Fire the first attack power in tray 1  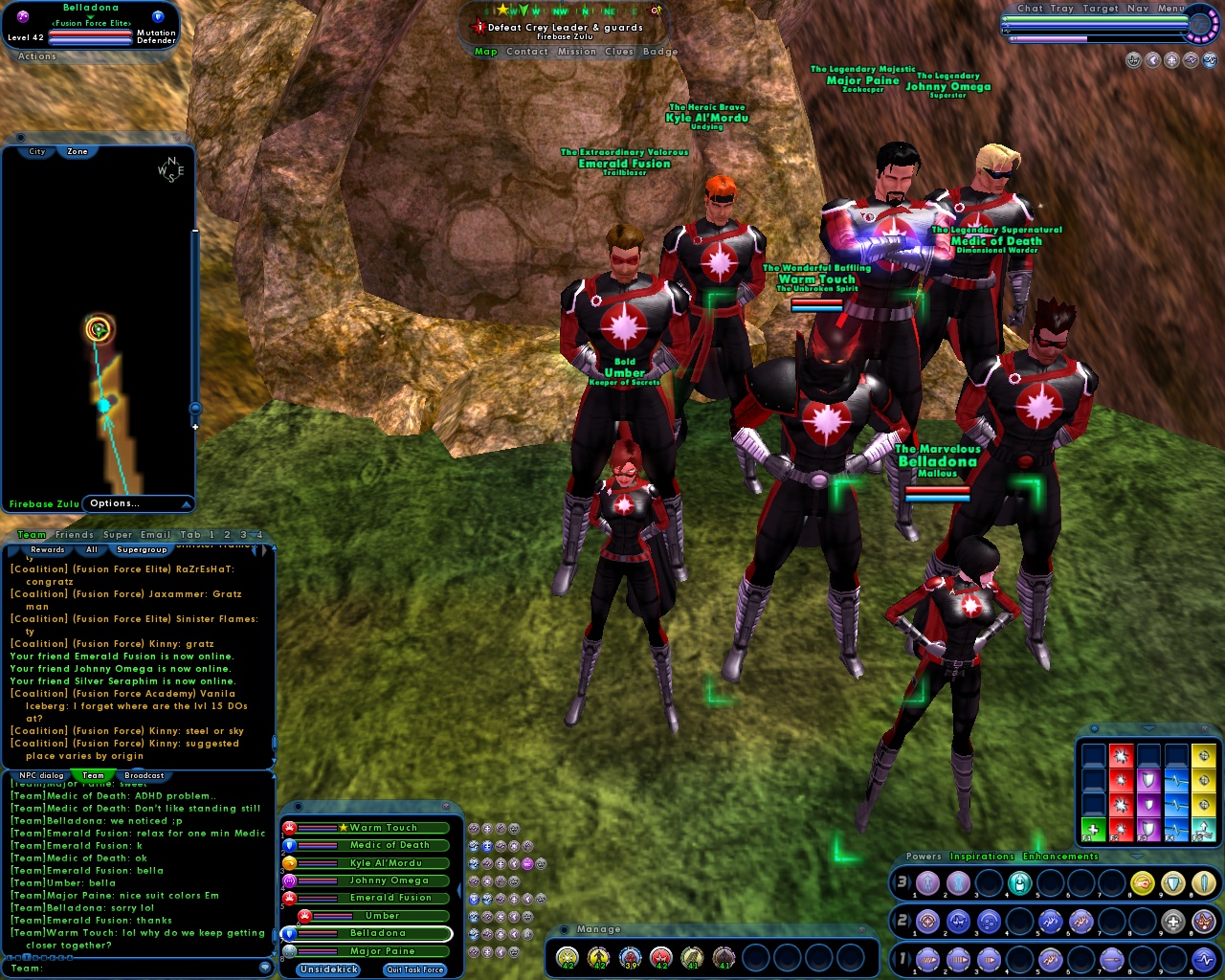(927, 959)
